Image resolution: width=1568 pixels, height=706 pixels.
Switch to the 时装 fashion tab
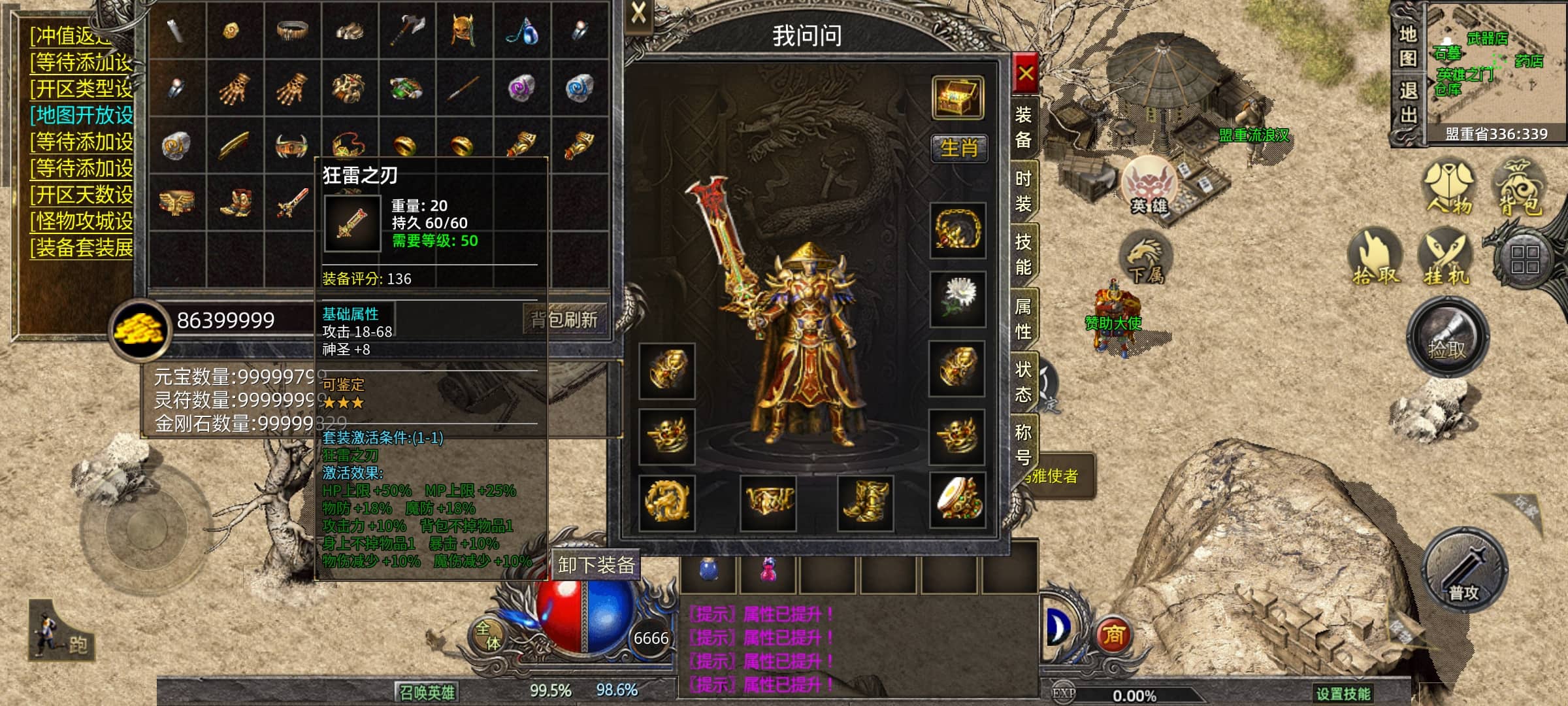point(1023,192)
